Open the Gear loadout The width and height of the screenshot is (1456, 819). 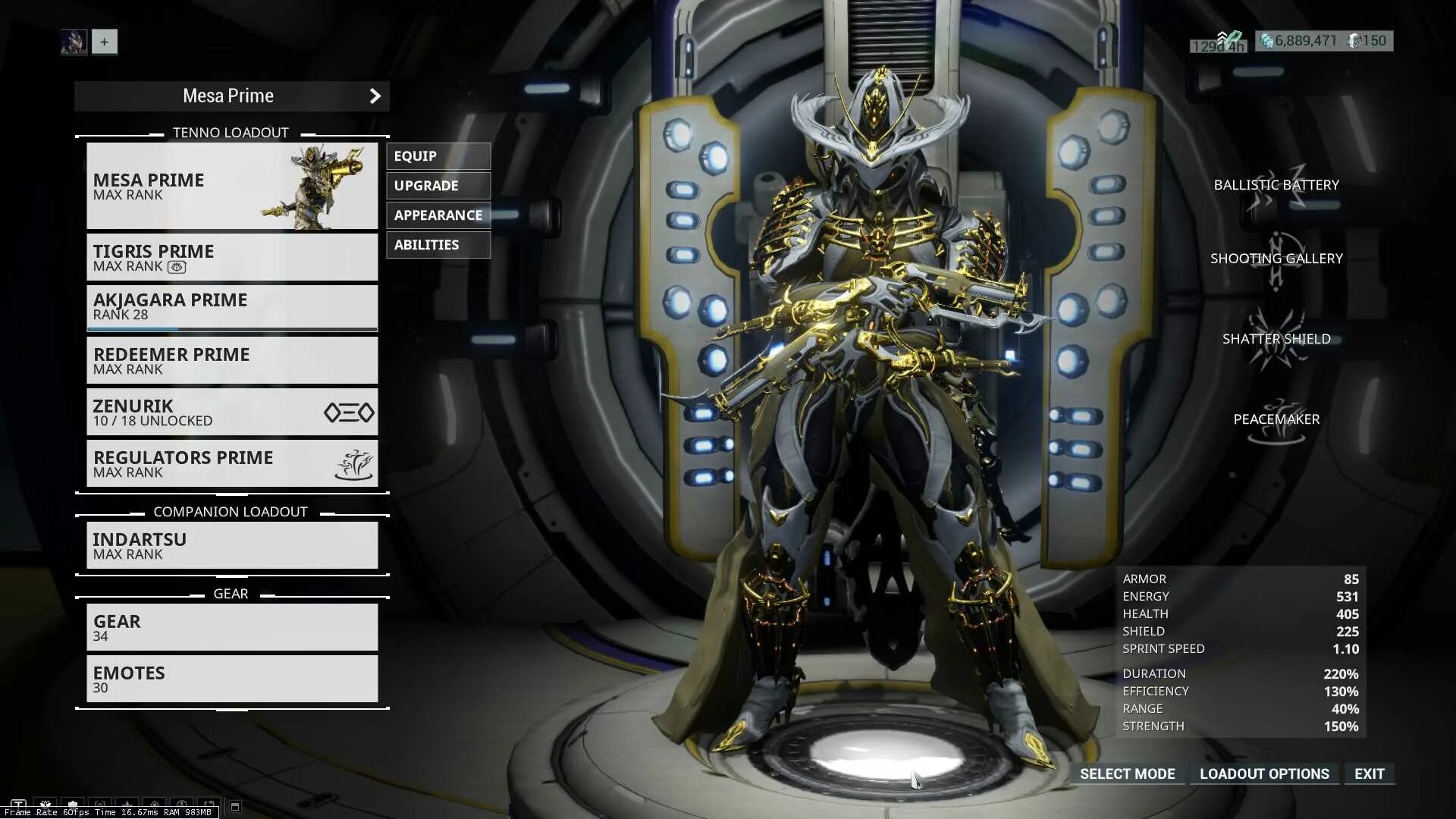pos(231,628)
